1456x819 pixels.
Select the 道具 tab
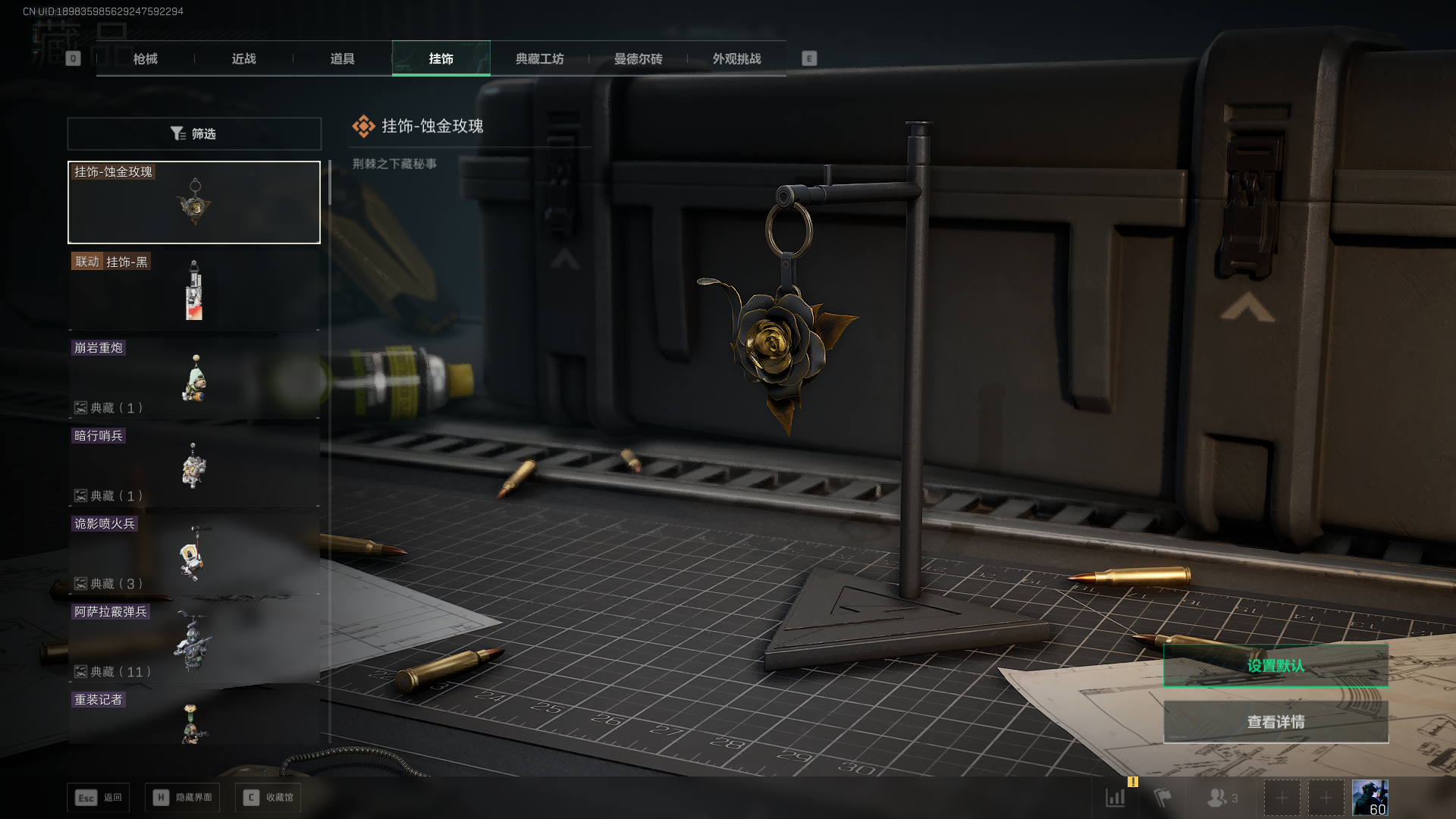pos(342,58)
